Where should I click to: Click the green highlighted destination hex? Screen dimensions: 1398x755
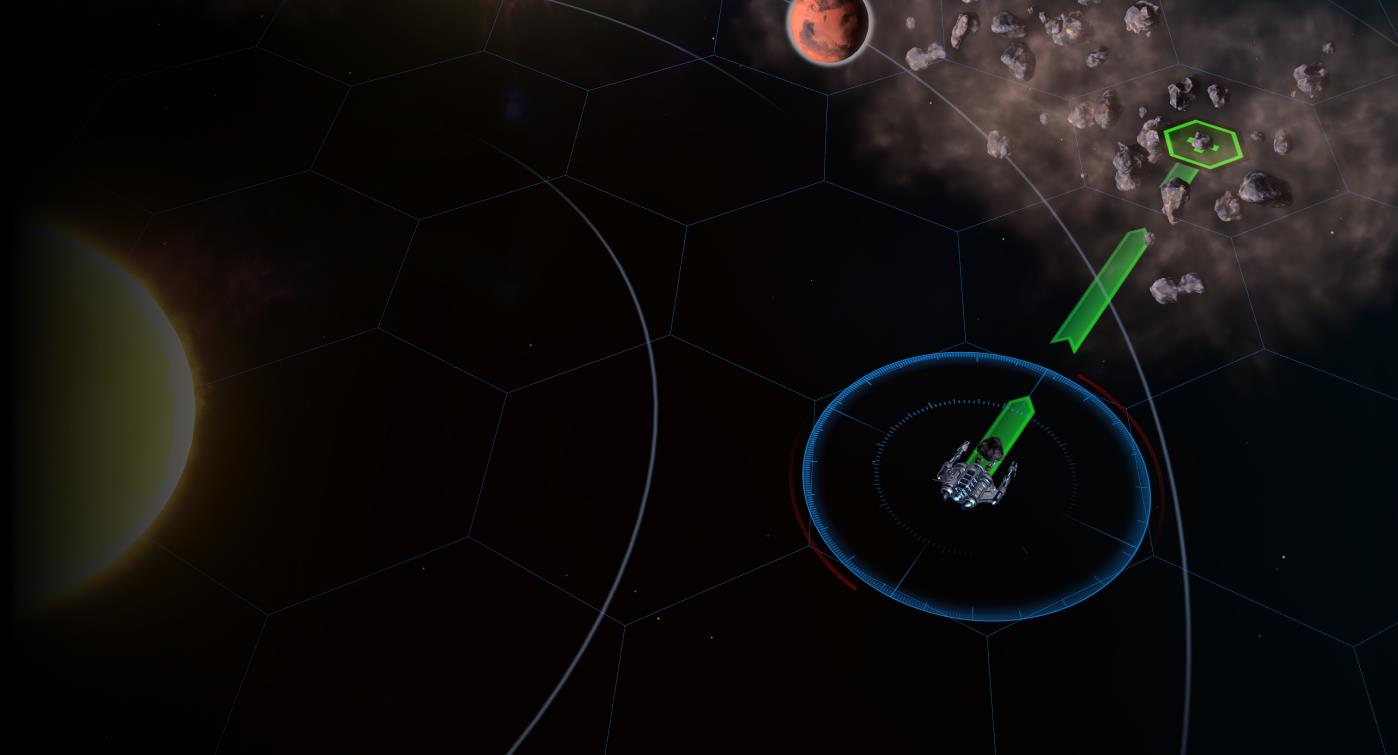pos(1203,143)
